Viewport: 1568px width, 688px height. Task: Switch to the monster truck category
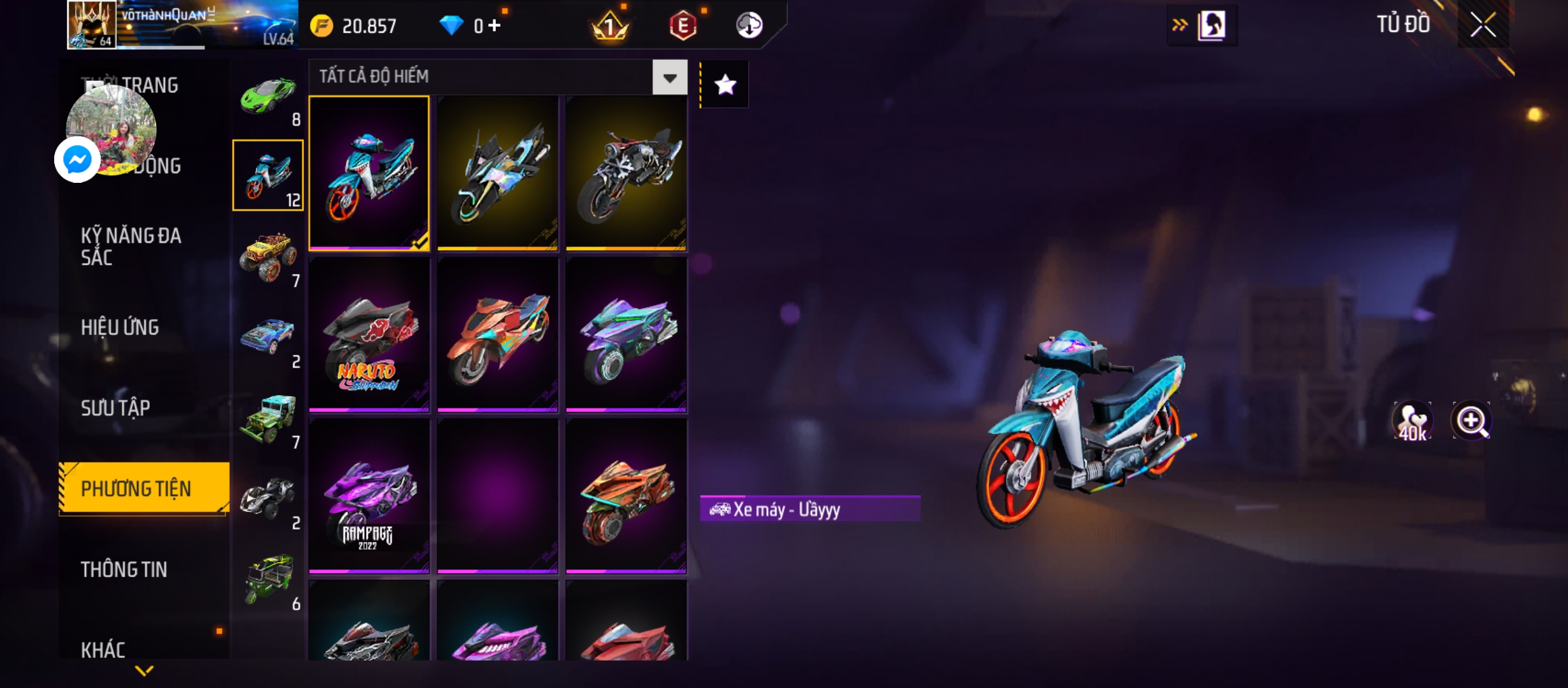[268, 260]
